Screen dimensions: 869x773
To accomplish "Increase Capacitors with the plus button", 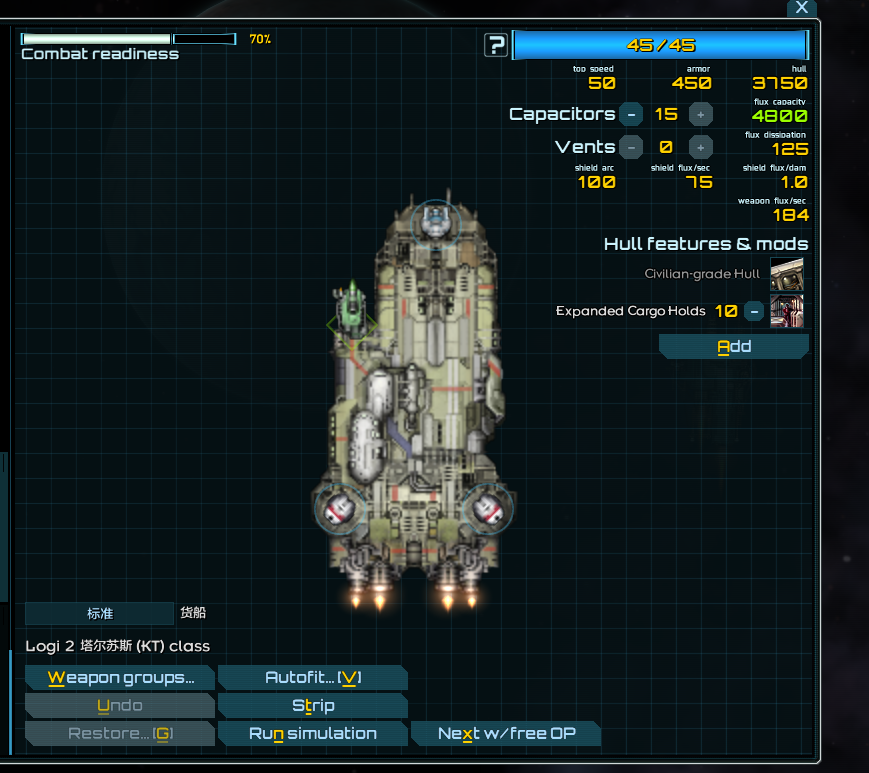I will (701, 114).
